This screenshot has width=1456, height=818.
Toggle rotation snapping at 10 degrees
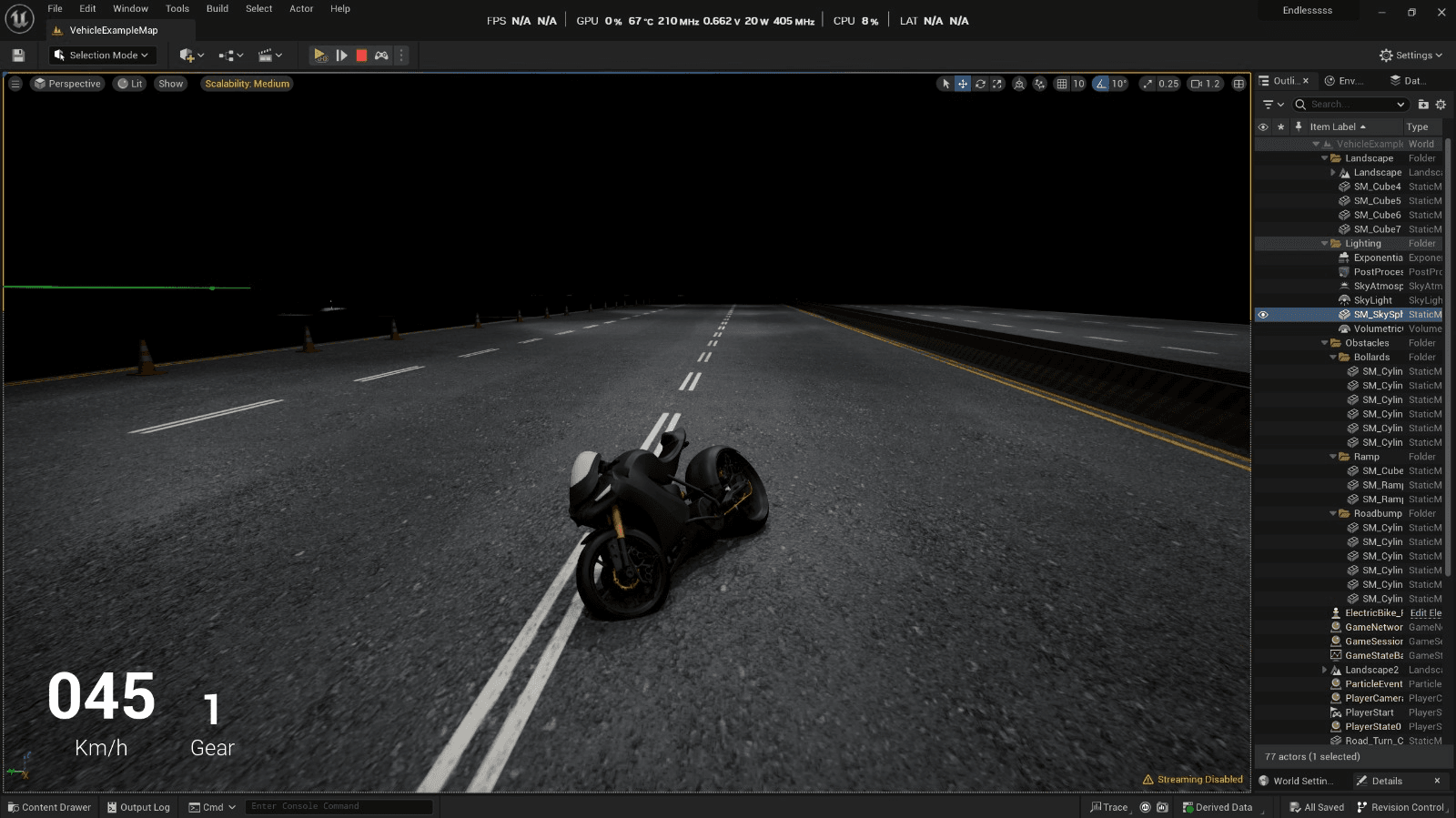1101,83
